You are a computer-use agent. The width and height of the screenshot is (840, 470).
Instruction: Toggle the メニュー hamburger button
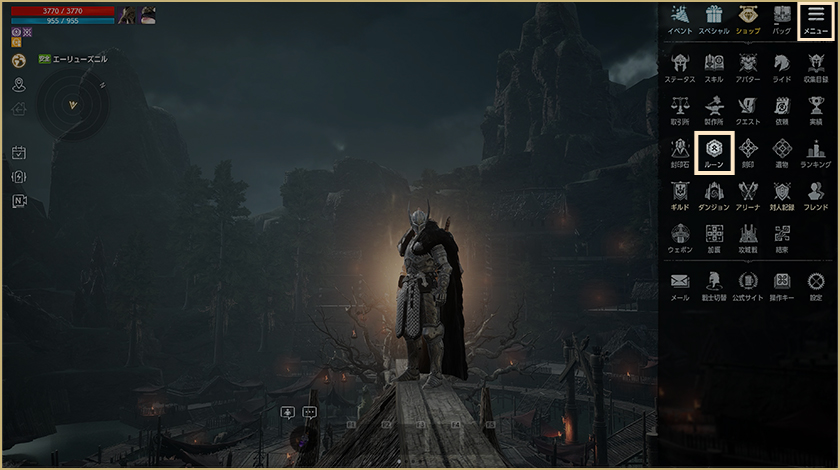coord(816,18)
